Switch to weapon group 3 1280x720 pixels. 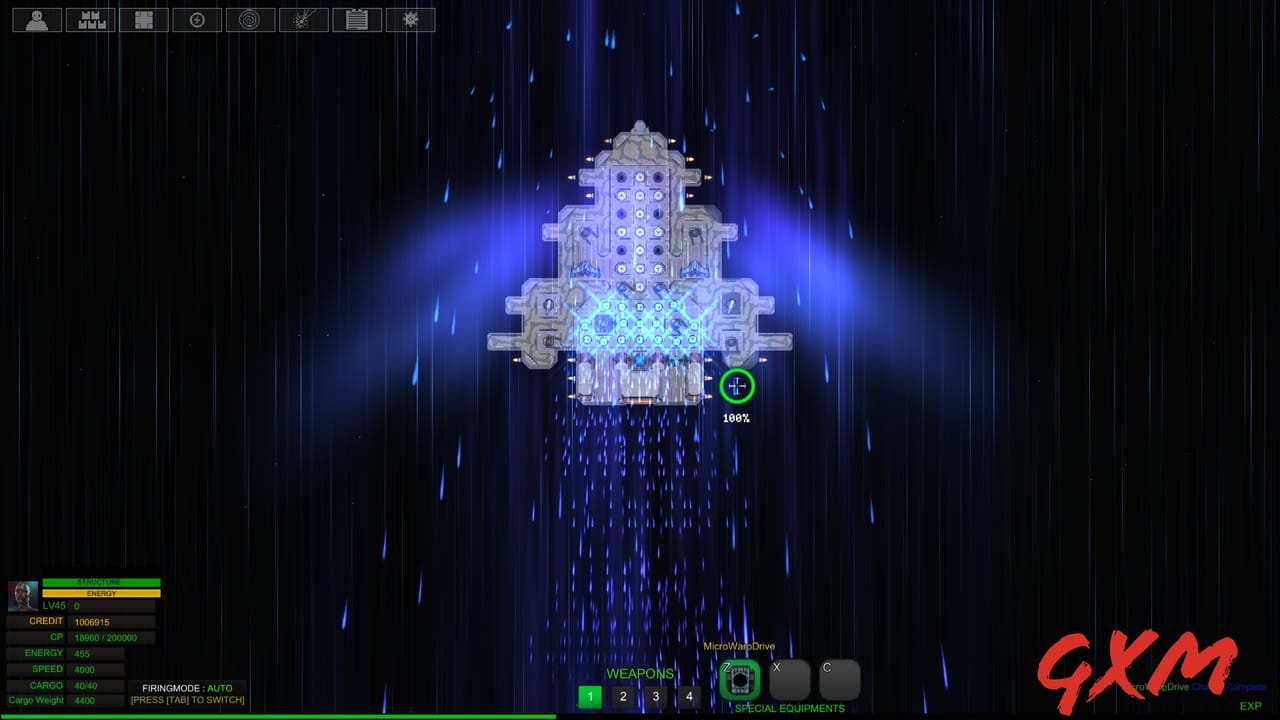pyautogui.click(x=655, y=696)
